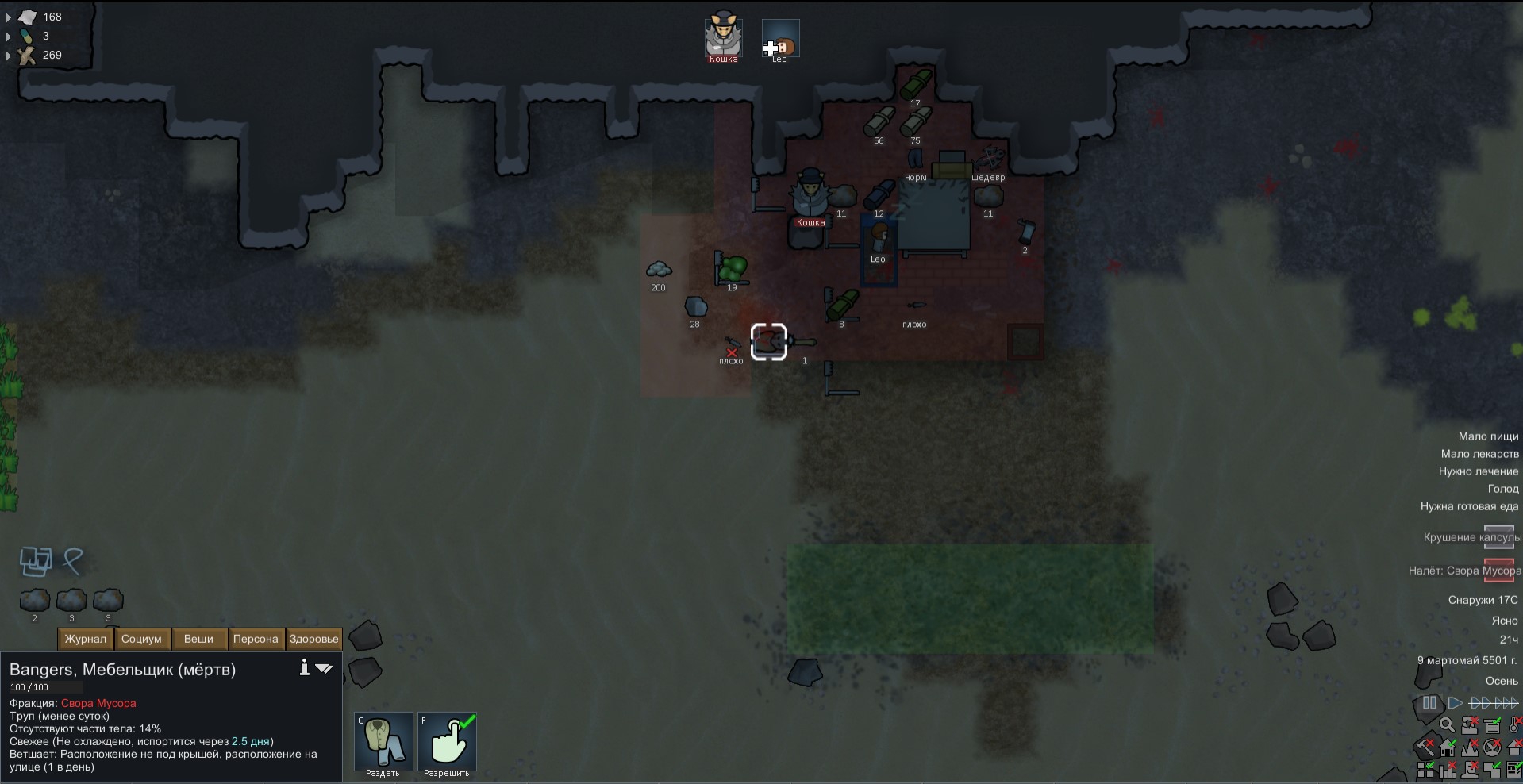
Task: Switch to the Социум tab
Action: [x=142, y=639]
